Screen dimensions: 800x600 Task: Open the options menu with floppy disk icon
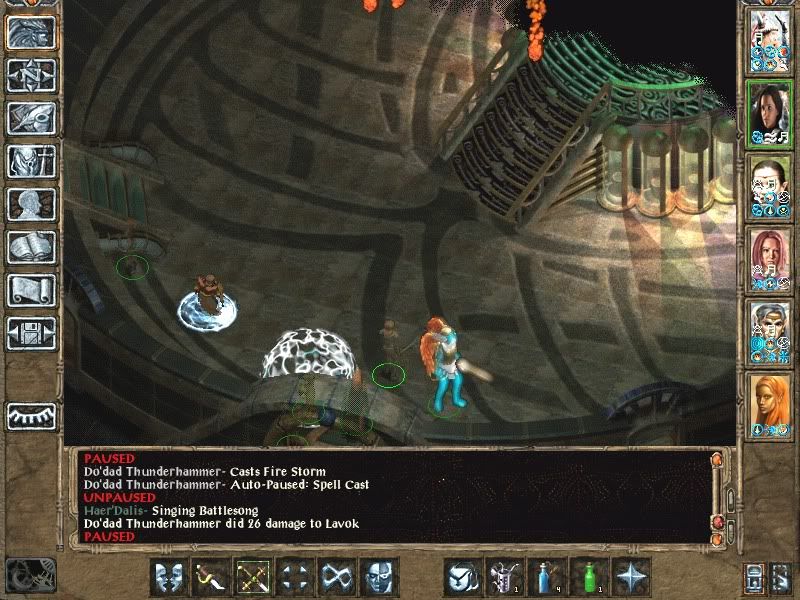(x=31, y=333)
